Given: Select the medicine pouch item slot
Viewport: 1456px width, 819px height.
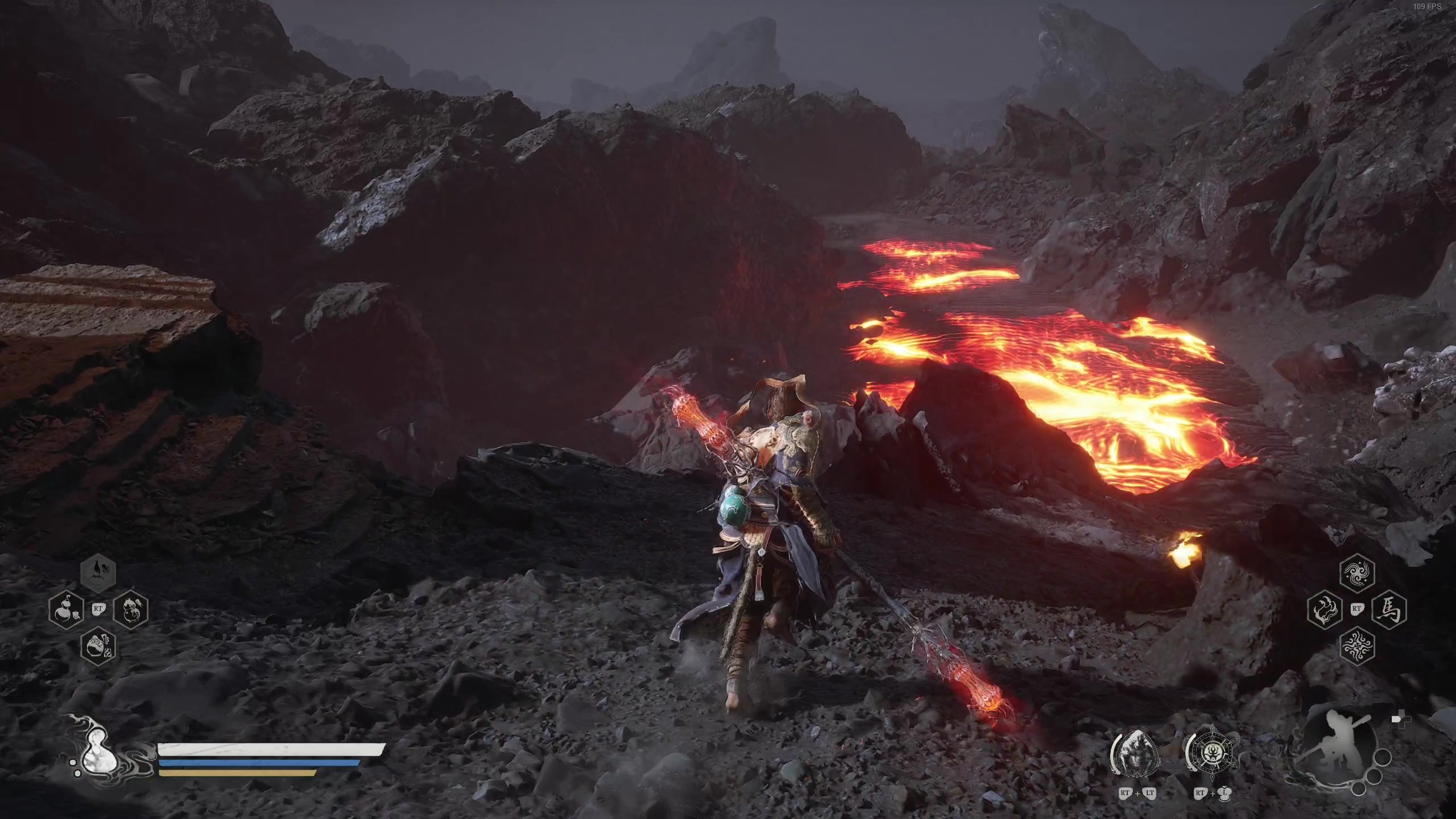Looking at the screenshot, I should pos(98,646).
